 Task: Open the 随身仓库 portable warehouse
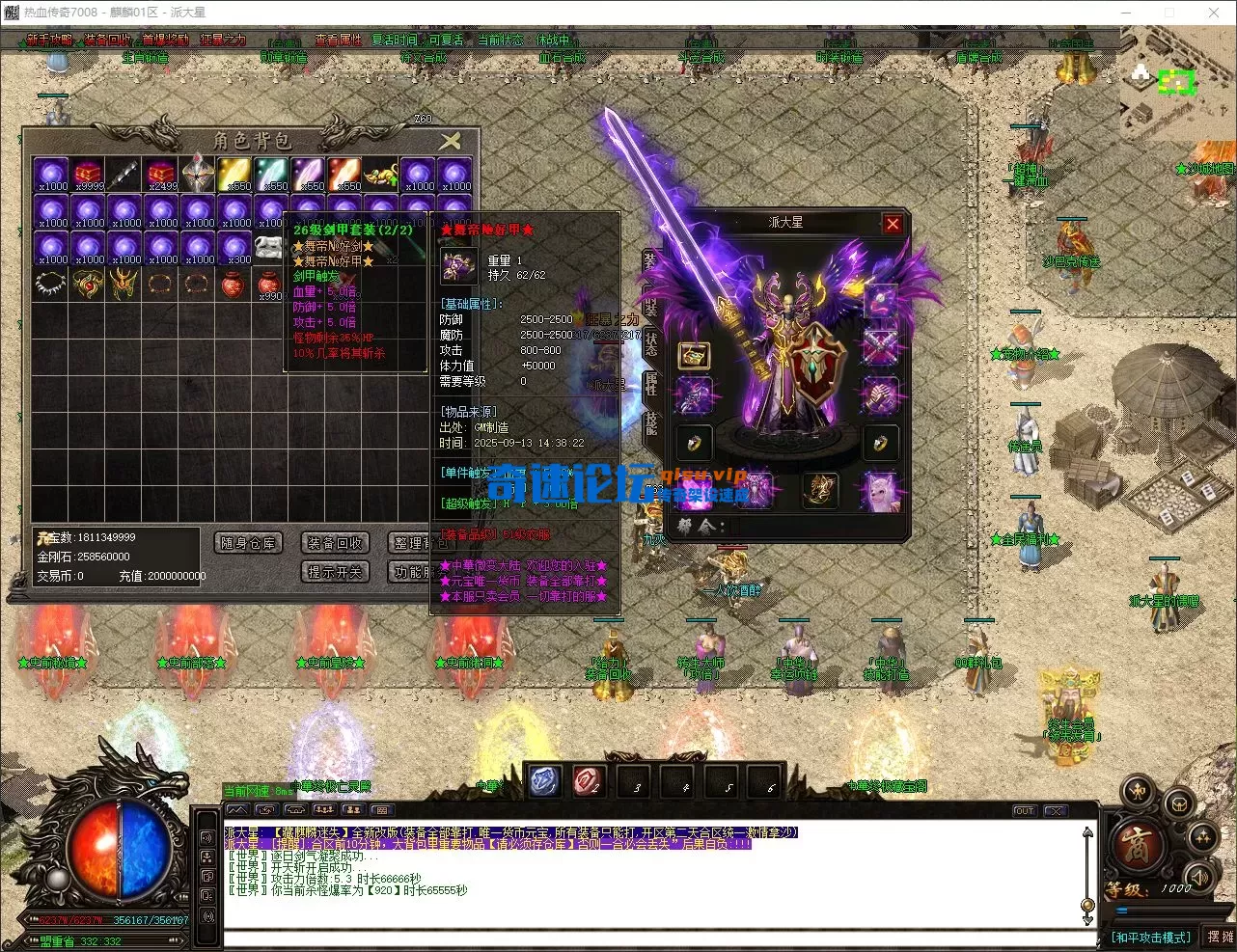pyautogui.click(x=248, y=543)
